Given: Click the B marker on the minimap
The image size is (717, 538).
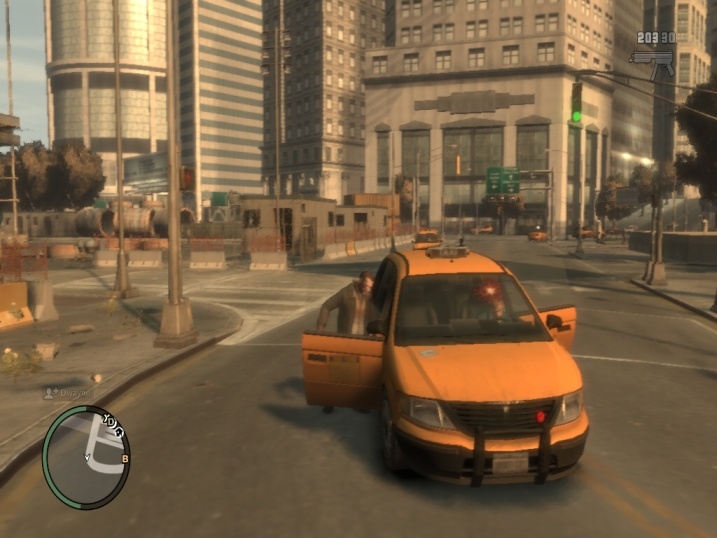Looking at the screenshot, I should point(125,458).
